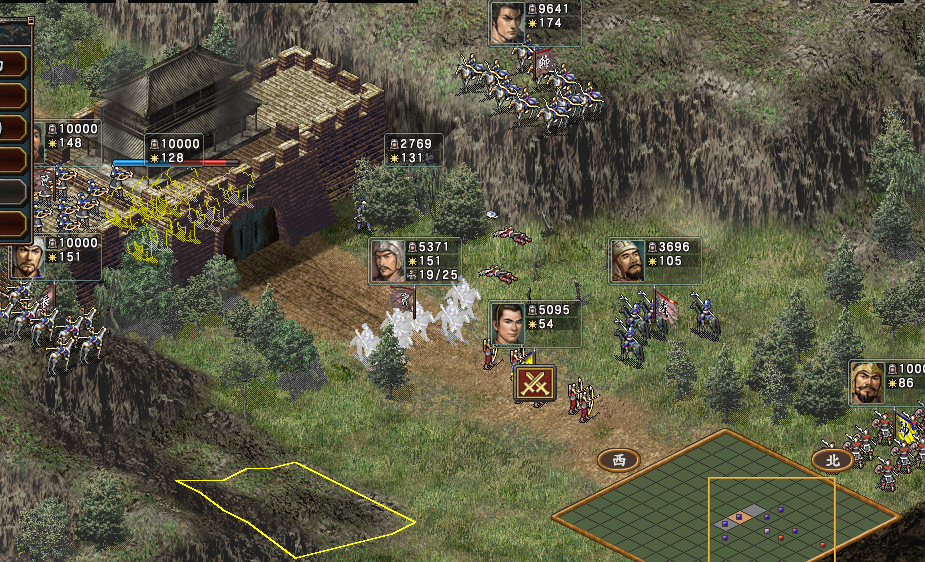Select the gold-helmeted officer portrait showing 86
The height and width of the screenshot is (562, 925).
pos(867,382)
